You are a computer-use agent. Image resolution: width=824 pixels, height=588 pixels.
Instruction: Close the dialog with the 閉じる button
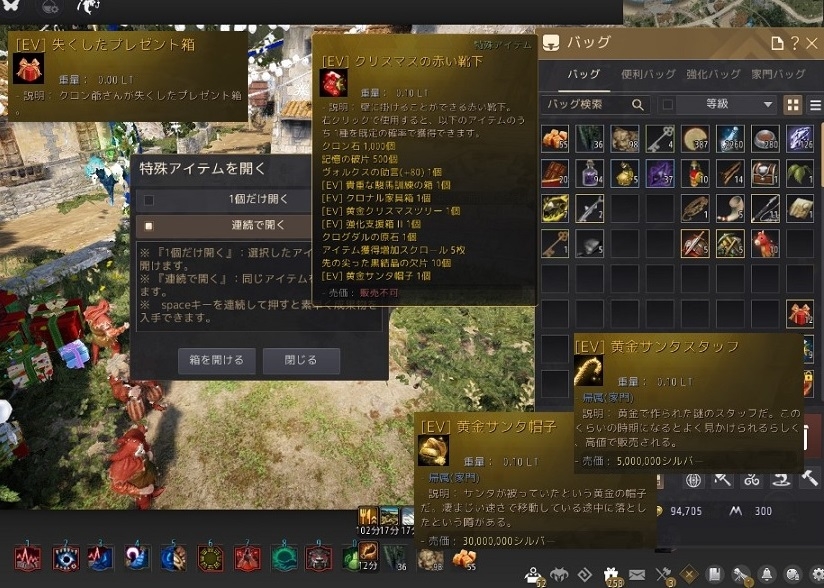pyautogui.click(x=301, y=360)
